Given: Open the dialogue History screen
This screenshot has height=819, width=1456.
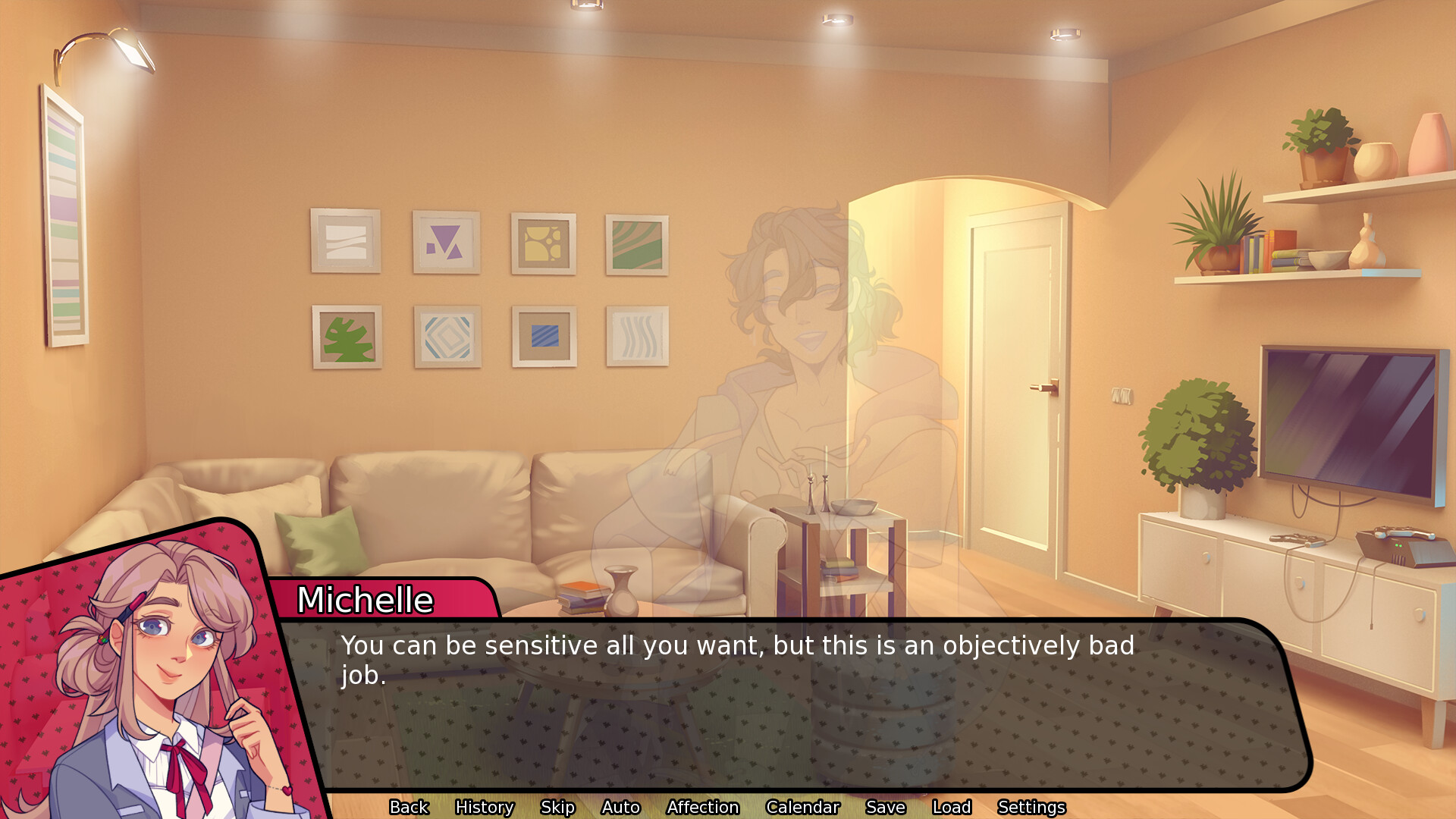Looking at the screenshot, I should coord(484,807).
